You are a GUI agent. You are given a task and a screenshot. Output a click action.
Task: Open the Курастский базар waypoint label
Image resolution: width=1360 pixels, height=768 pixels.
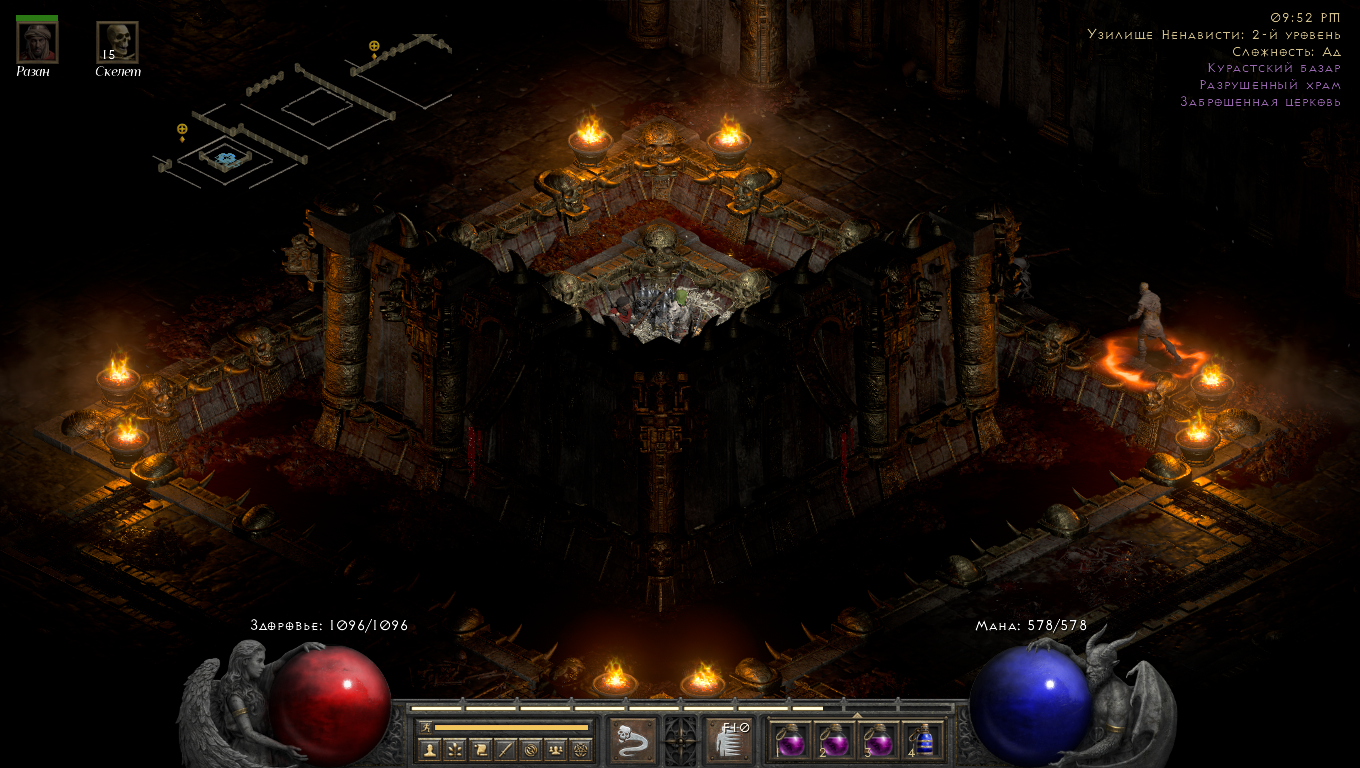(1277, 68)
